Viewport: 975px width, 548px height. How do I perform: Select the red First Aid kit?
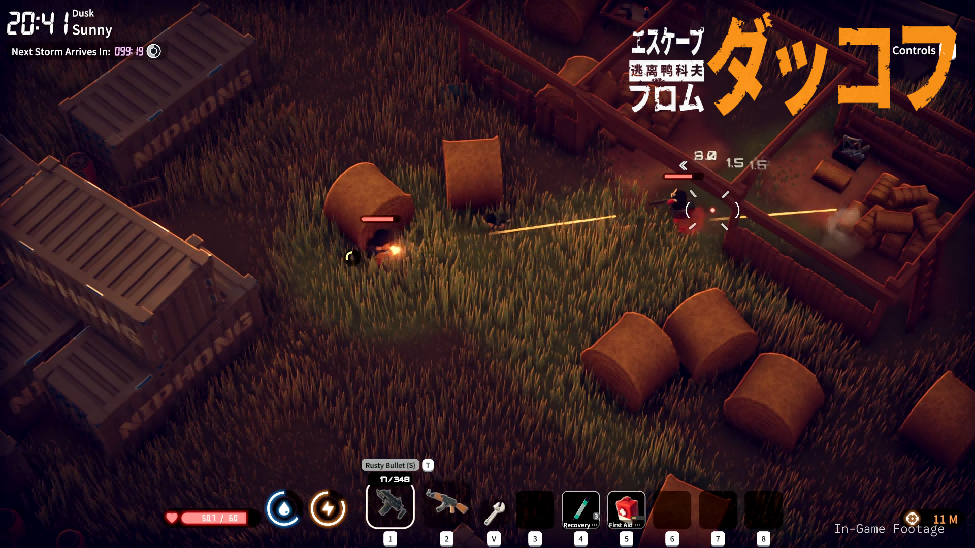click(x=626, y=509)
